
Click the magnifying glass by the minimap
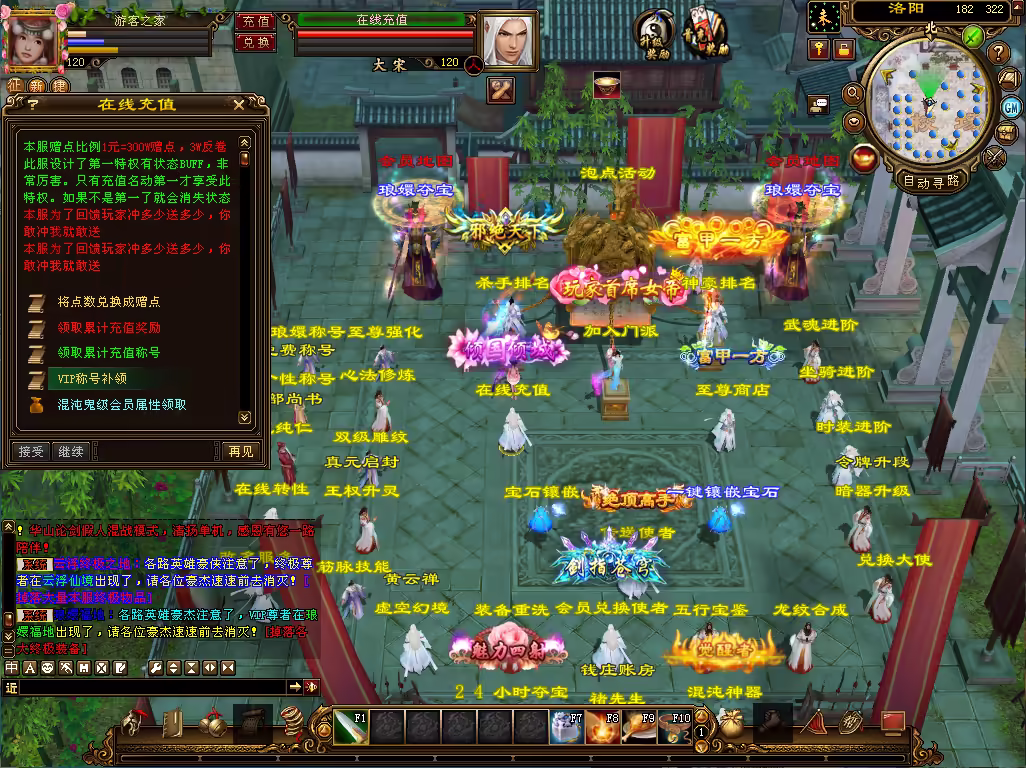pyautogui.click(x=852, y=95)
